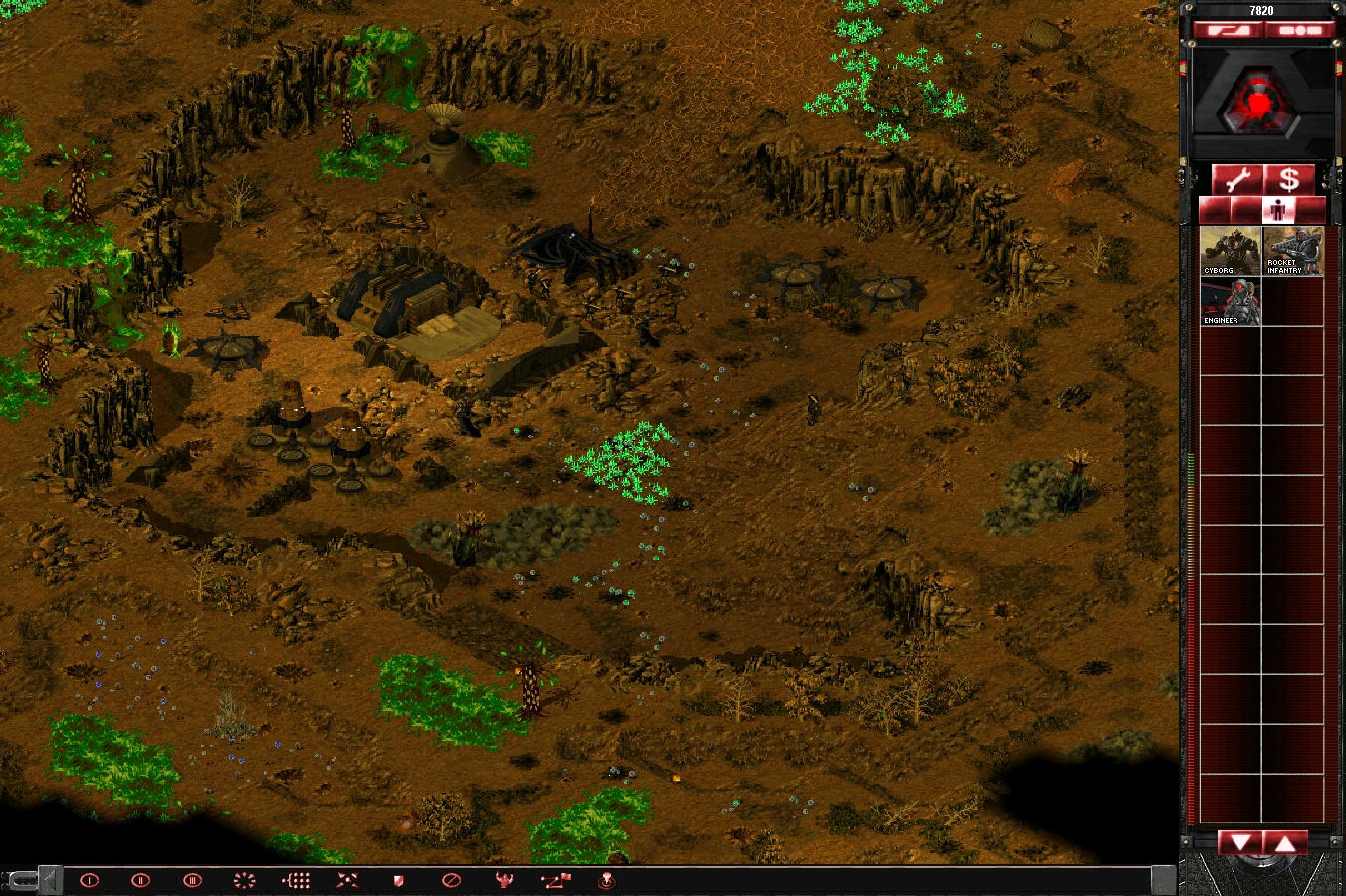Activate the scatter command icon
Viewport: 1346px width, 896px height.
point(244,880)
